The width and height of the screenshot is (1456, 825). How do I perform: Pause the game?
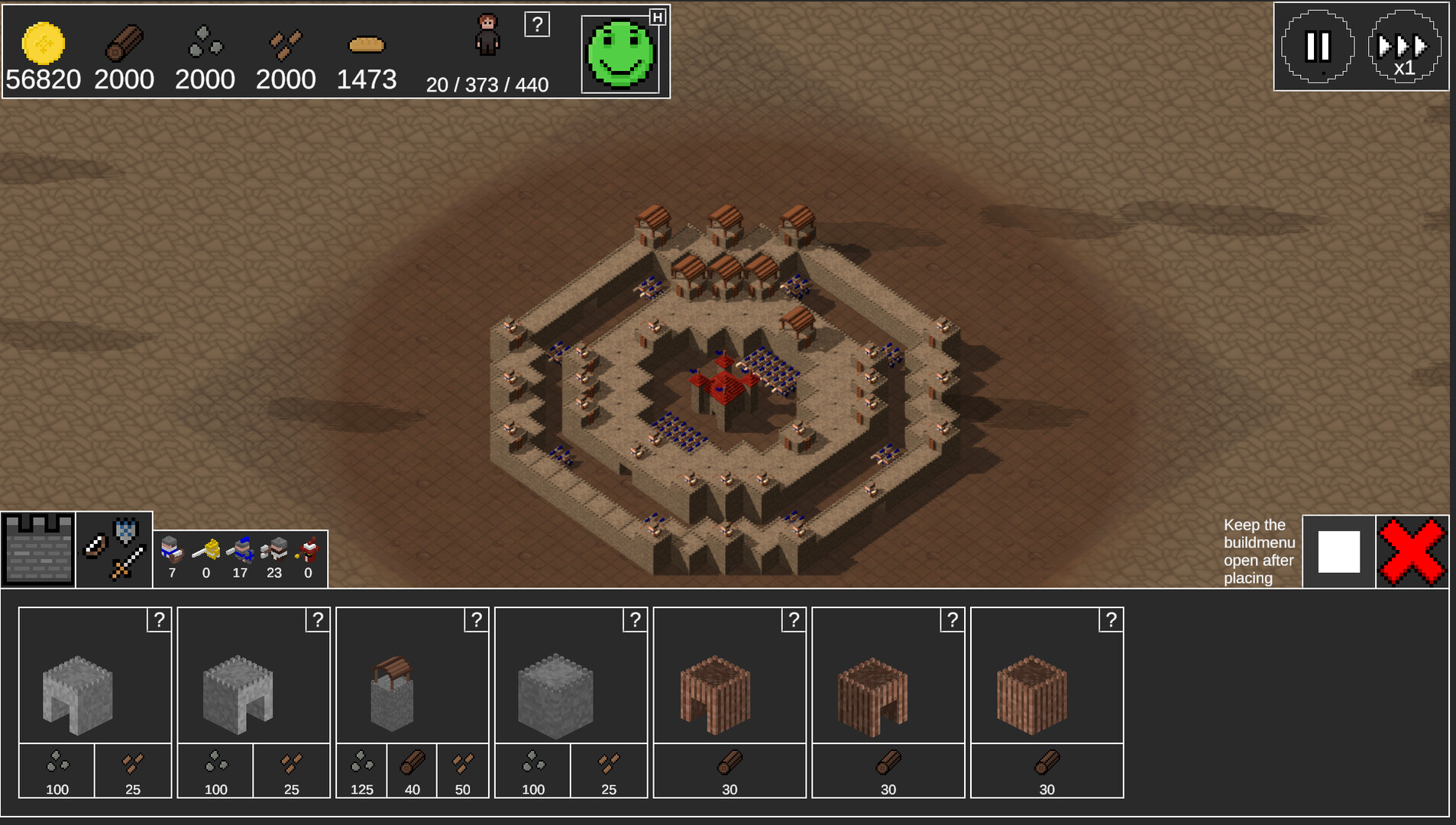pyautogui.click(x=1317, y=47)
